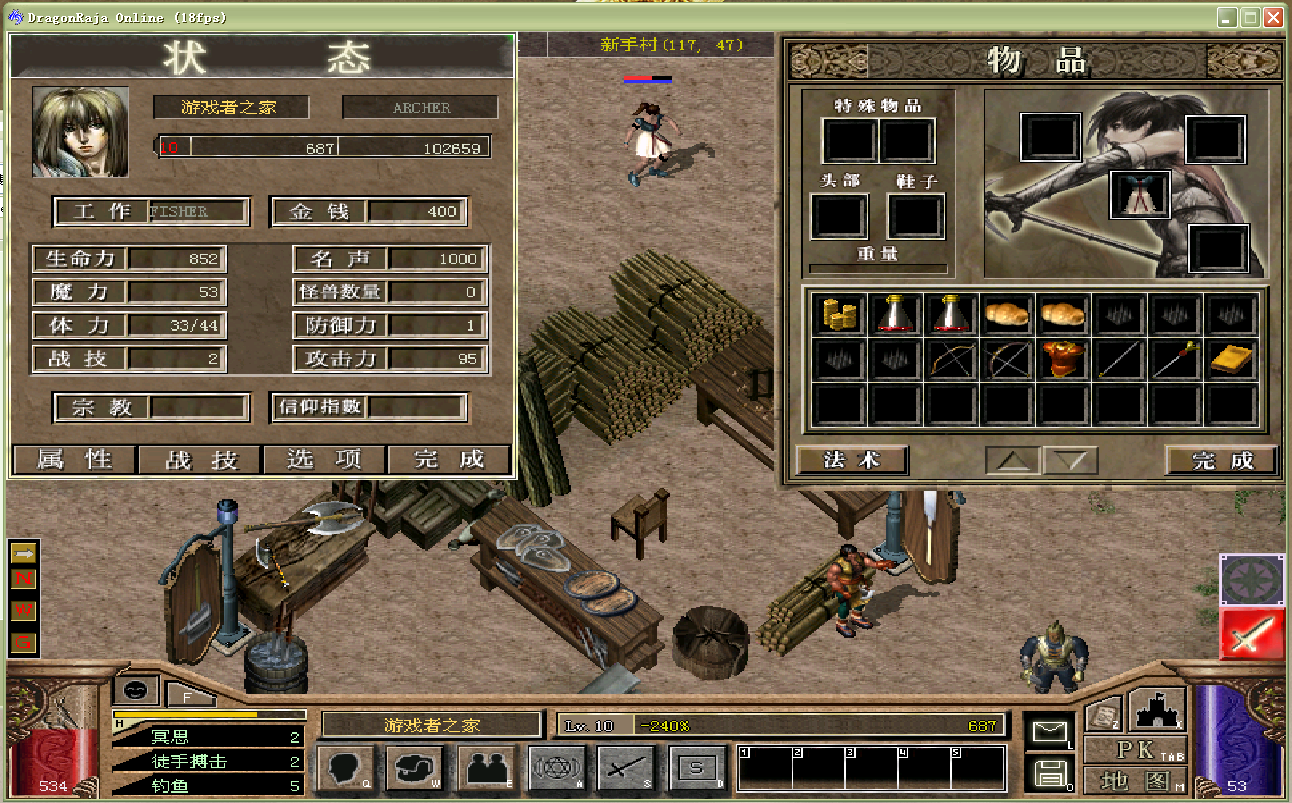
Task: Switch to the 战技 combat skills tab
Action: pos(200,460)
